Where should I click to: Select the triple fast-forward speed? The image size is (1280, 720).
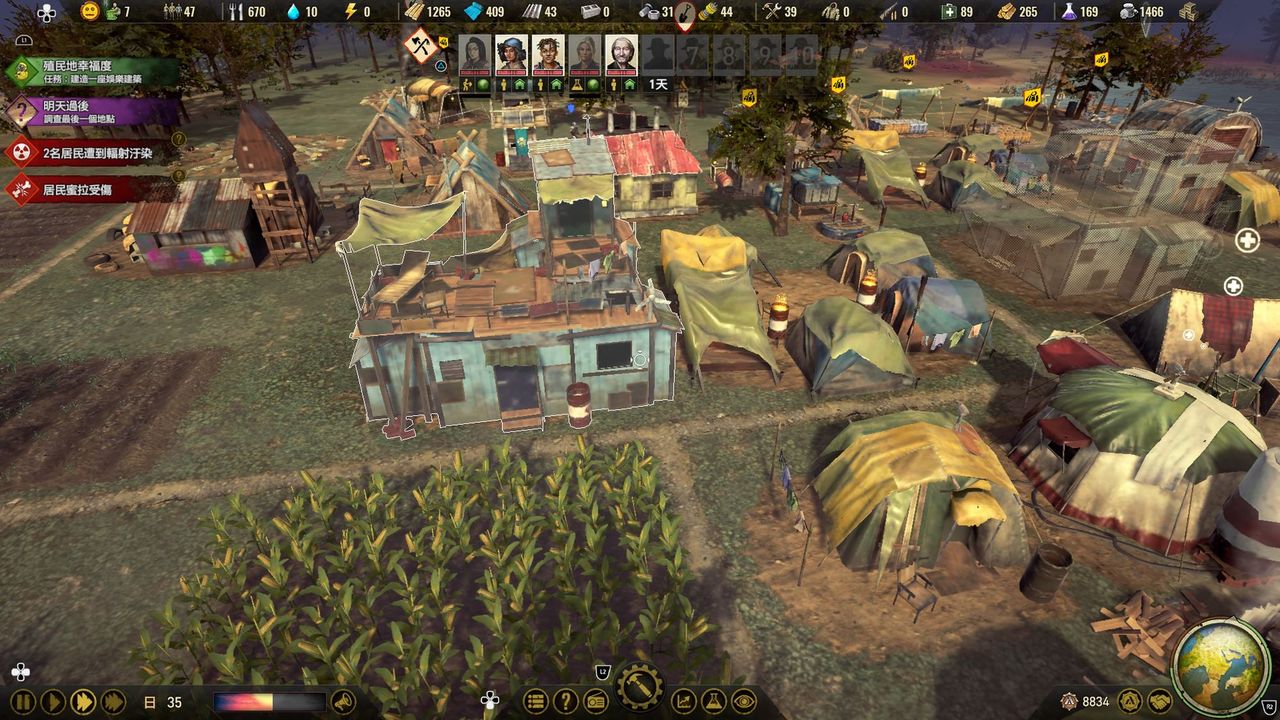(x=114, y=702)
